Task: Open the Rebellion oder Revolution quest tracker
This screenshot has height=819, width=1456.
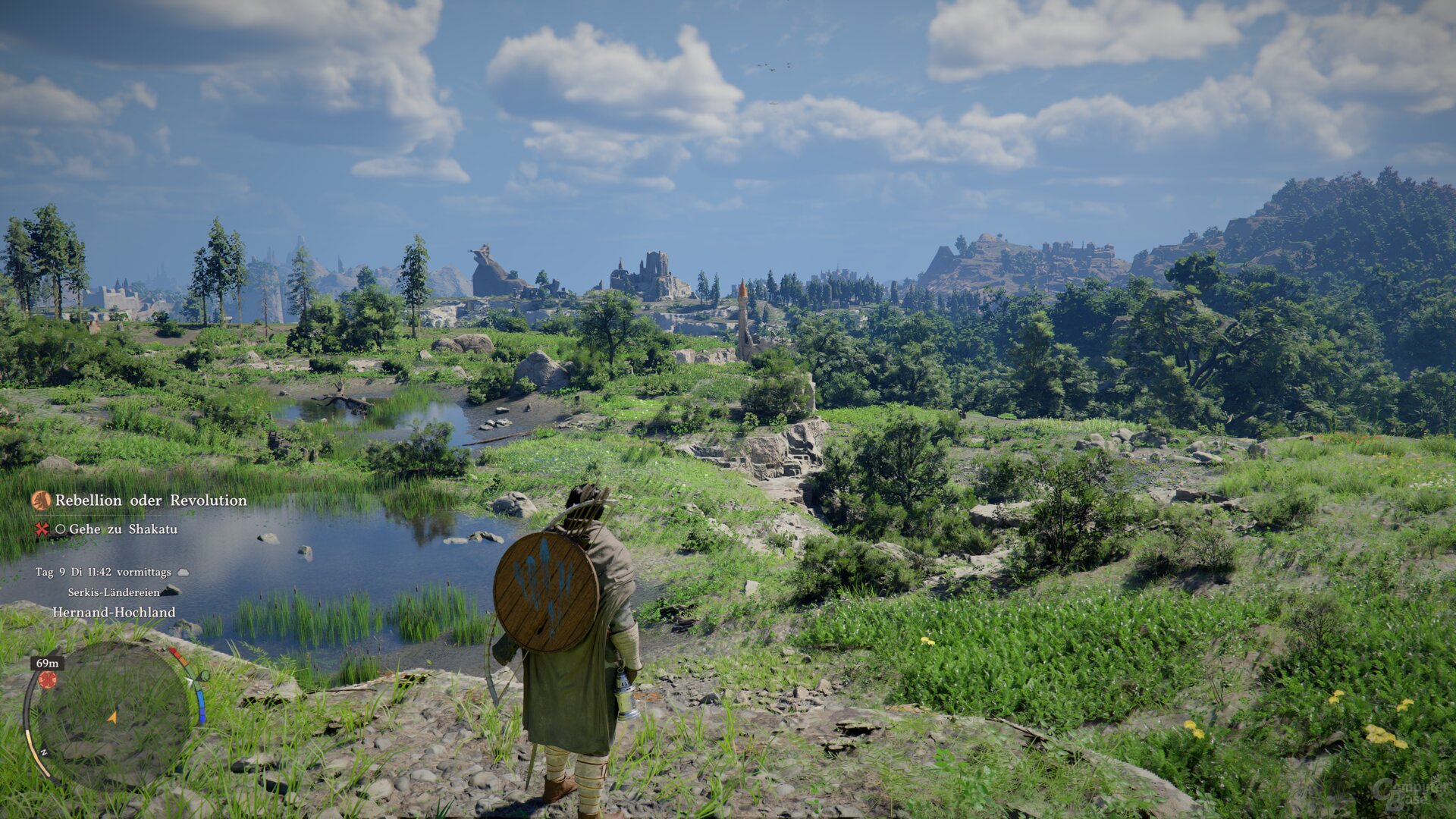Action: 150,500
